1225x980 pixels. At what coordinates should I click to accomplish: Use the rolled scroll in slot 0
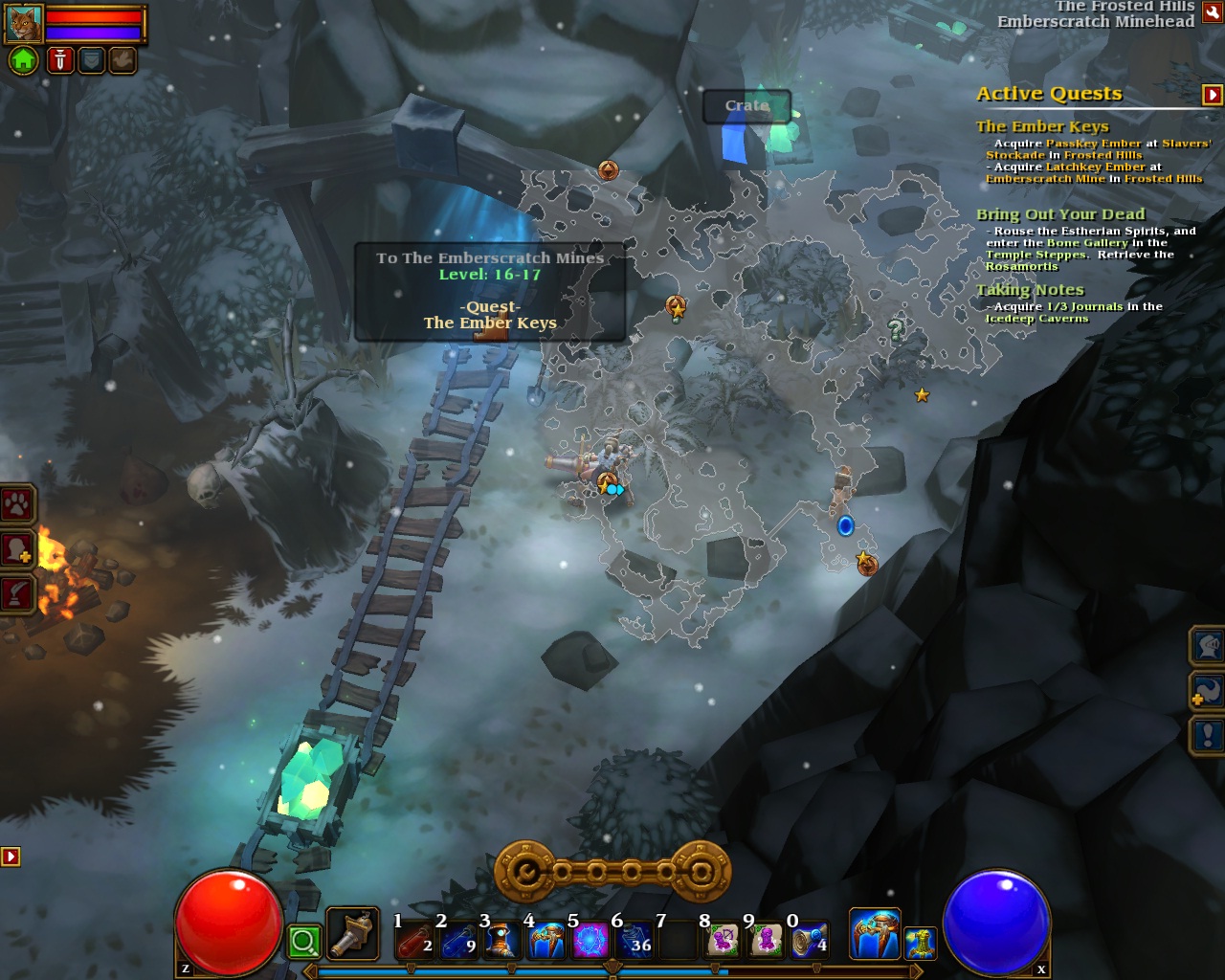[x=809, y=941]
